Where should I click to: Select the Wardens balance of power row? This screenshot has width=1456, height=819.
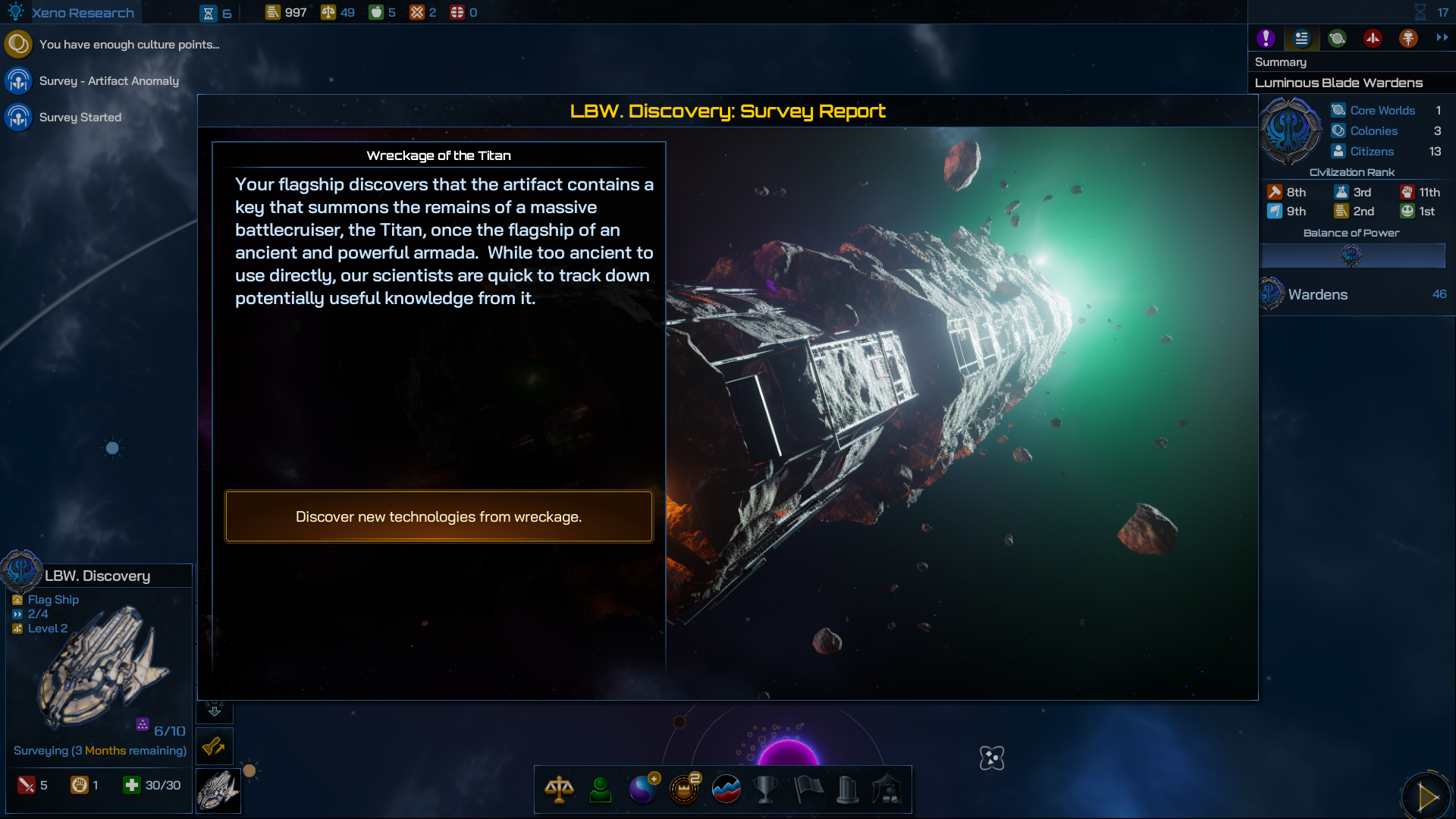(x=1353, y=294)
